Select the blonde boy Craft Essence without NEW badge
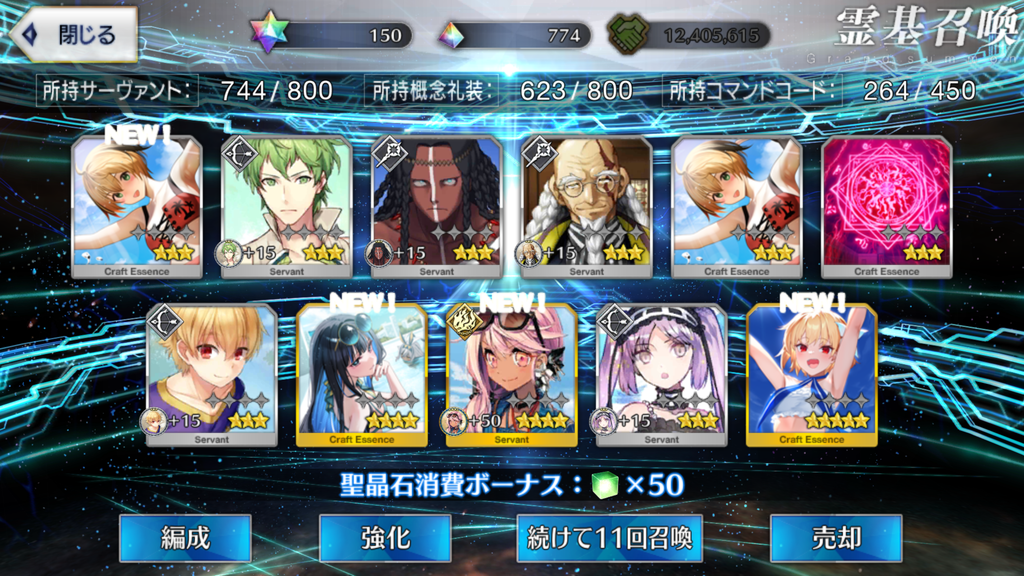The height and width of the screenshot is (576, 1024). click(x=736, y=207)
